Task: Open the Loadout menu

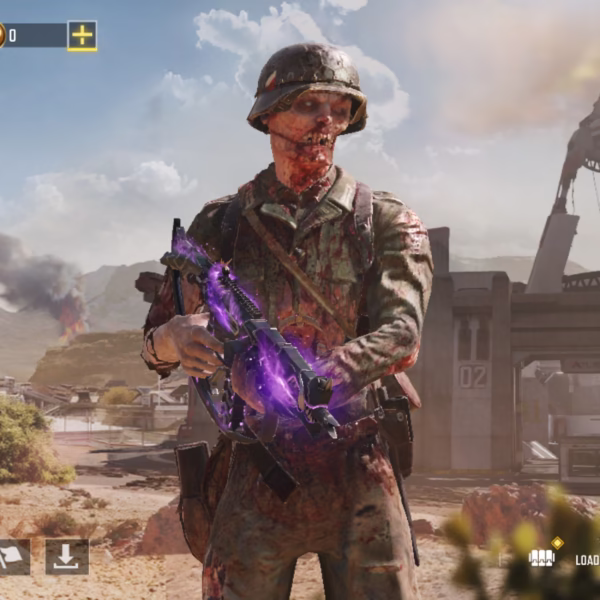Action: (x=566, y=558)
